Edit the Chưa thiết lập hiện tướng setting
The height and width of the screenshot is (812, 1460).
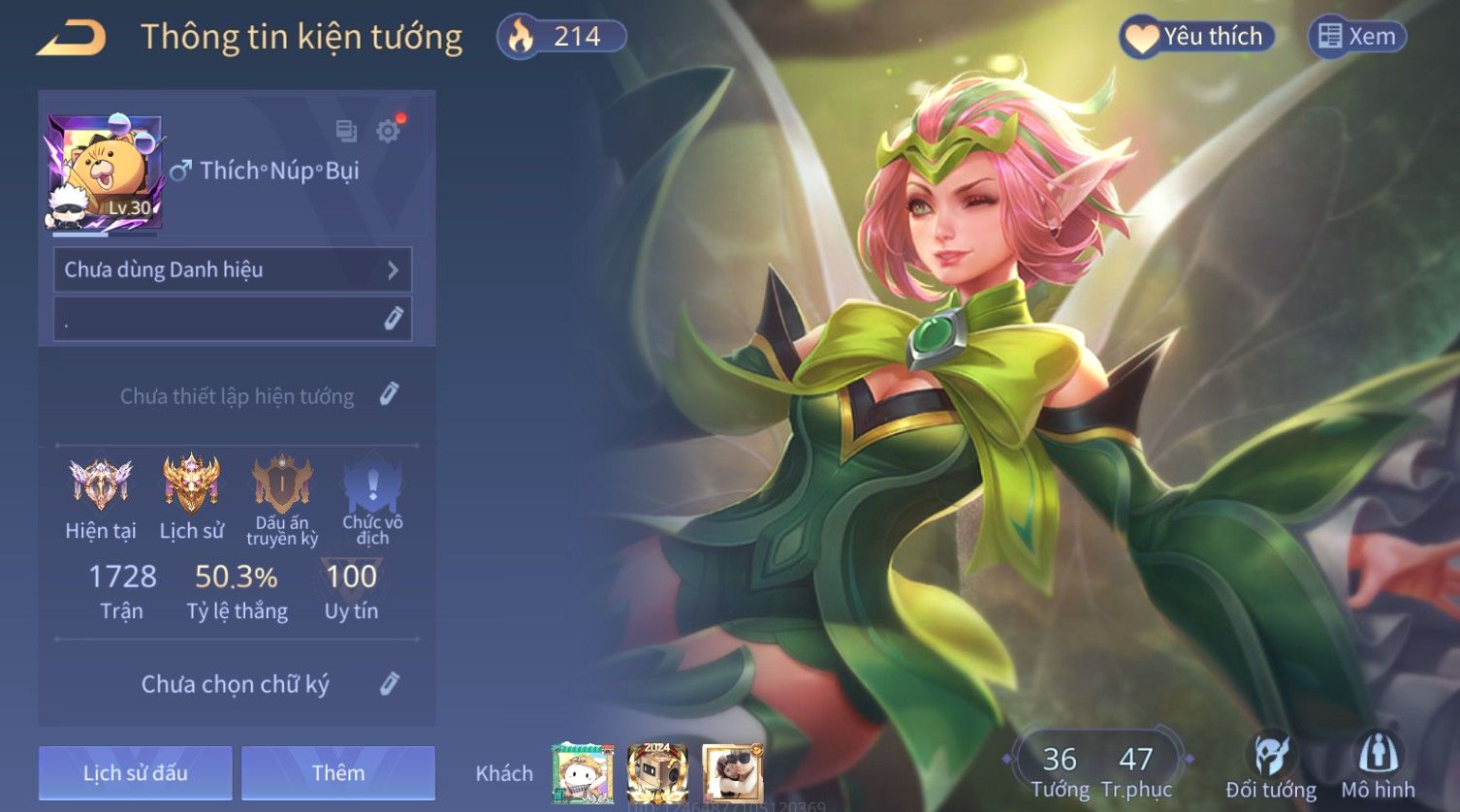click(x=389, y=394)
